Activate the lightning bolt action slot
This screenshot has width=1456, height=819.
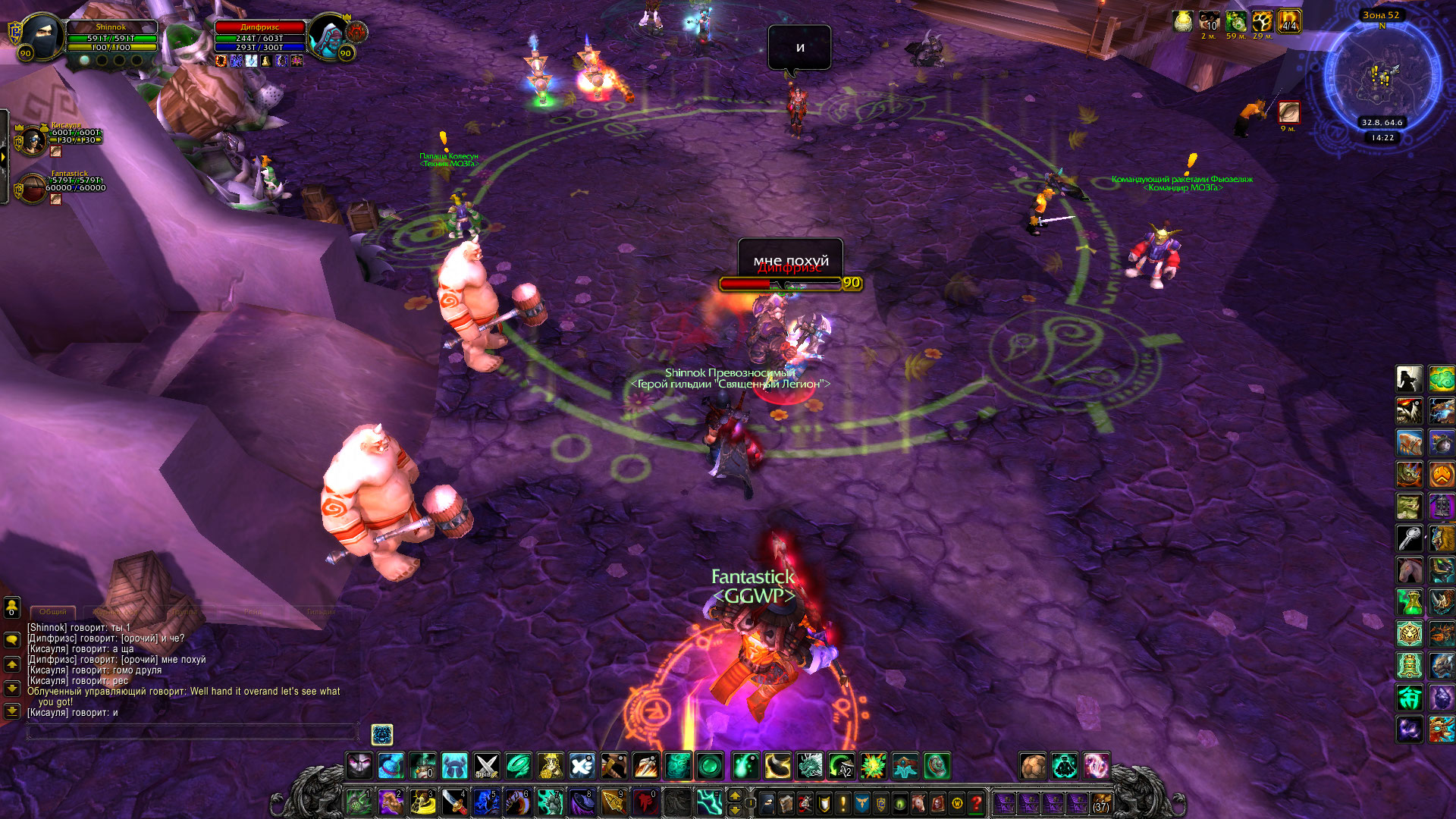point(709,802)
